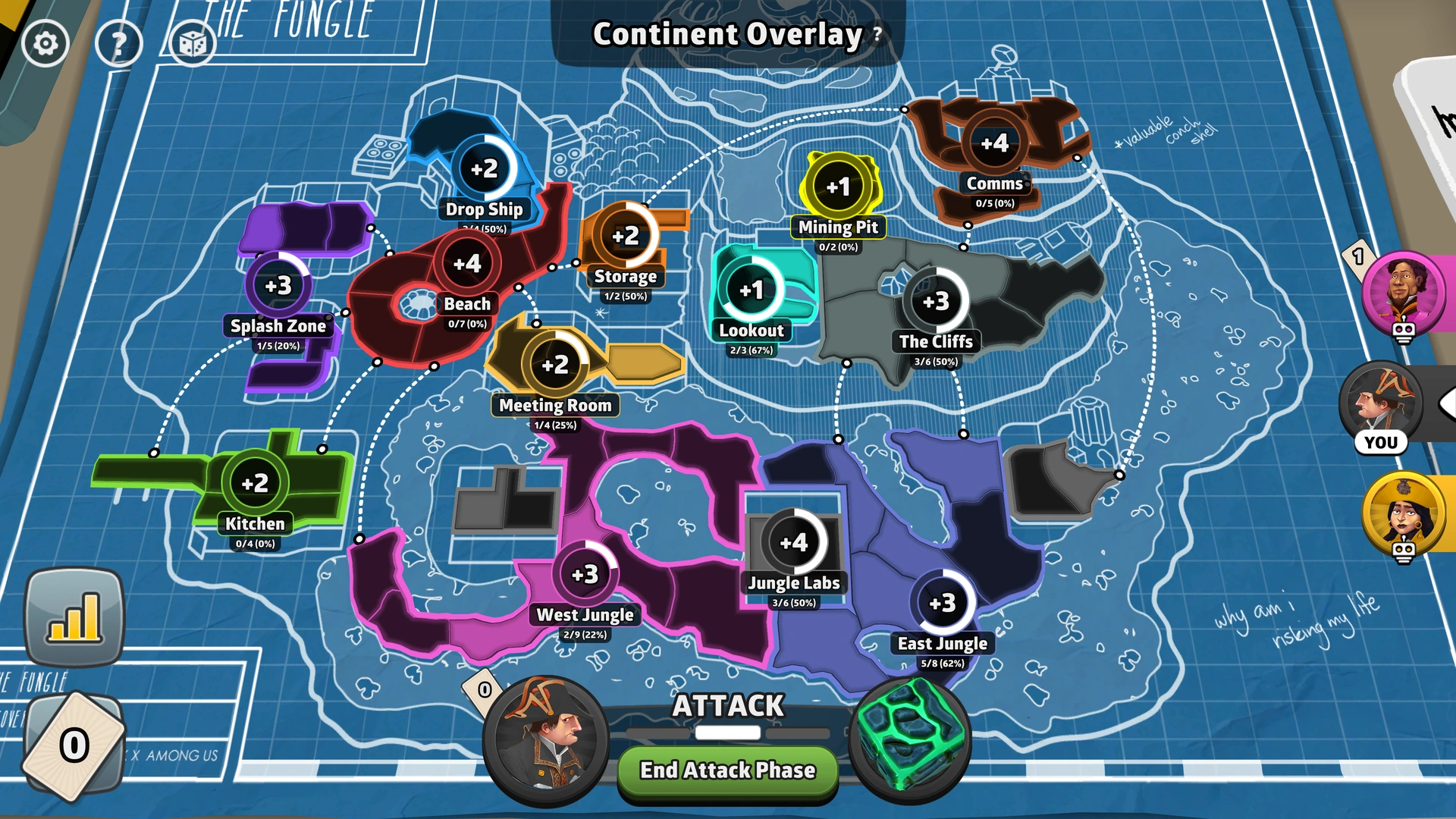Open the settings gear
The height and width of the screenshot is (819, 1456).
pos(45,42)
